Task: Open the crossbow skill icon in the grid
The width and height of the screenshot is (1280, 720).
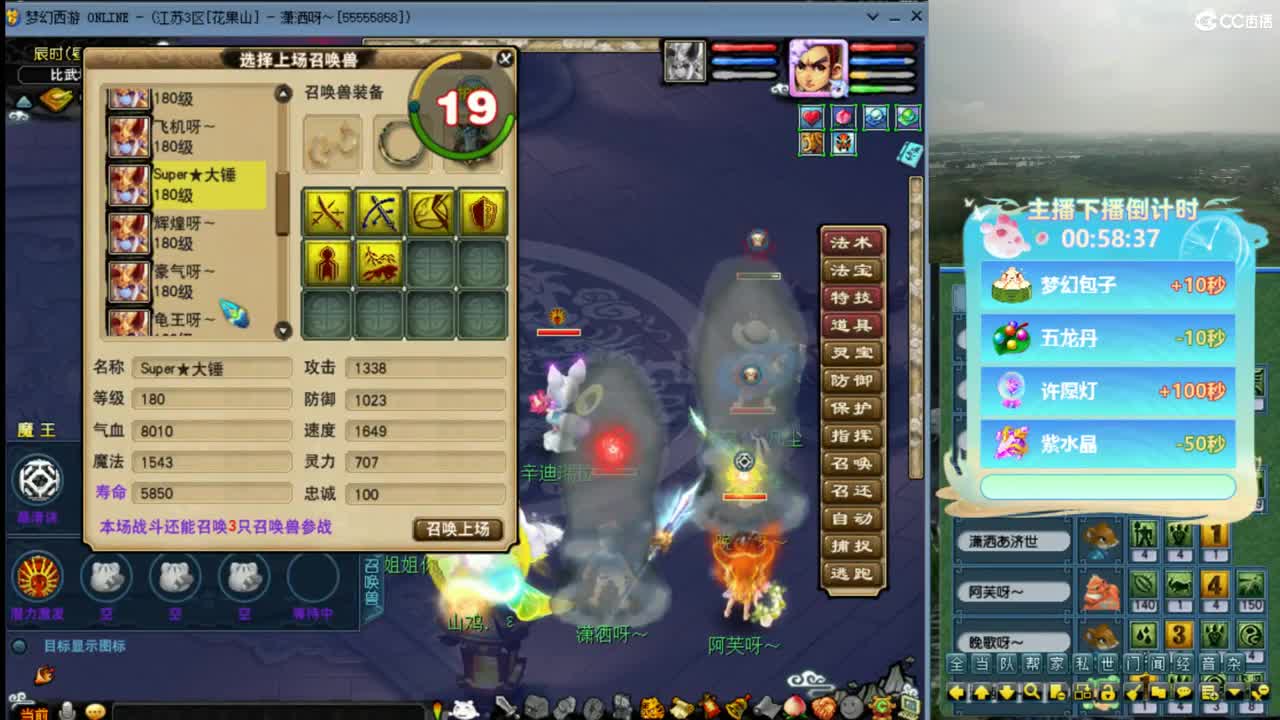Action: click(x=430, y=212)
